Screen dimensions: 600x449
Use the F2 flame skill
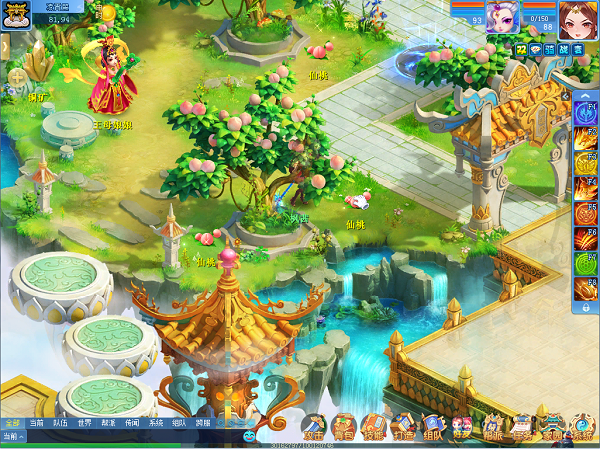pyautogui.click(x=585, y=134)
